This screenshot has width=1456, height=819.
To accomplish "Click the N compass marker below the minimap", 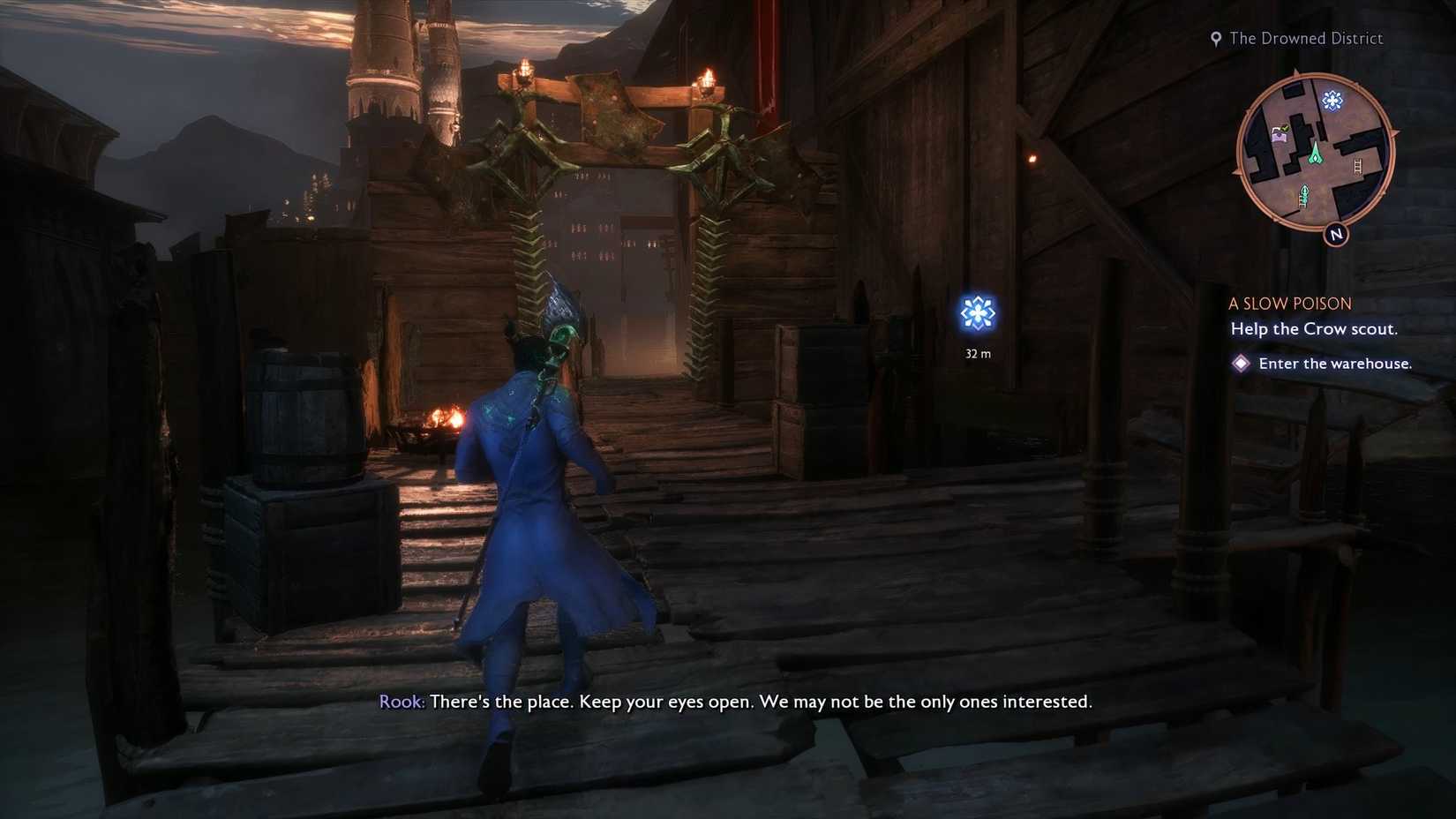I will point(1335,234).
